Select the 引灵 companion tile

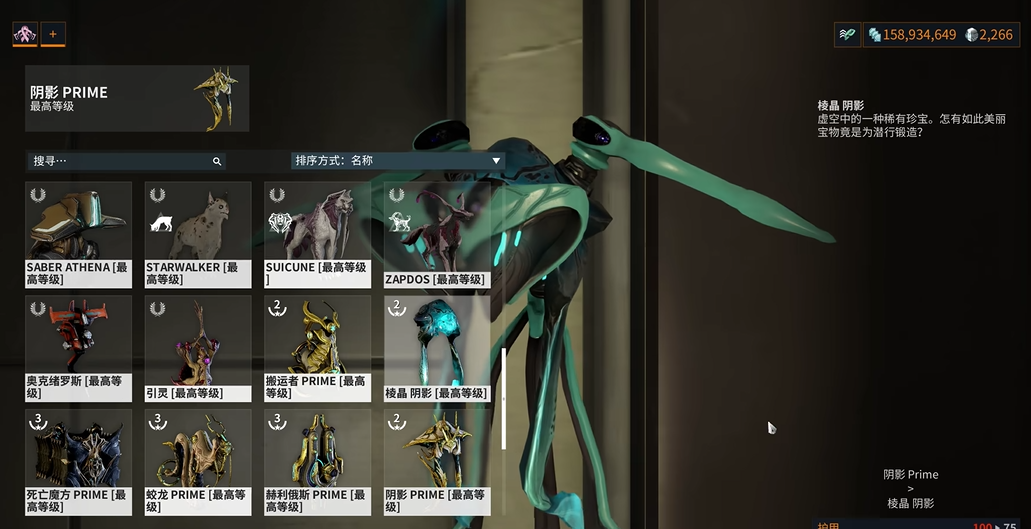coord(198,347)
